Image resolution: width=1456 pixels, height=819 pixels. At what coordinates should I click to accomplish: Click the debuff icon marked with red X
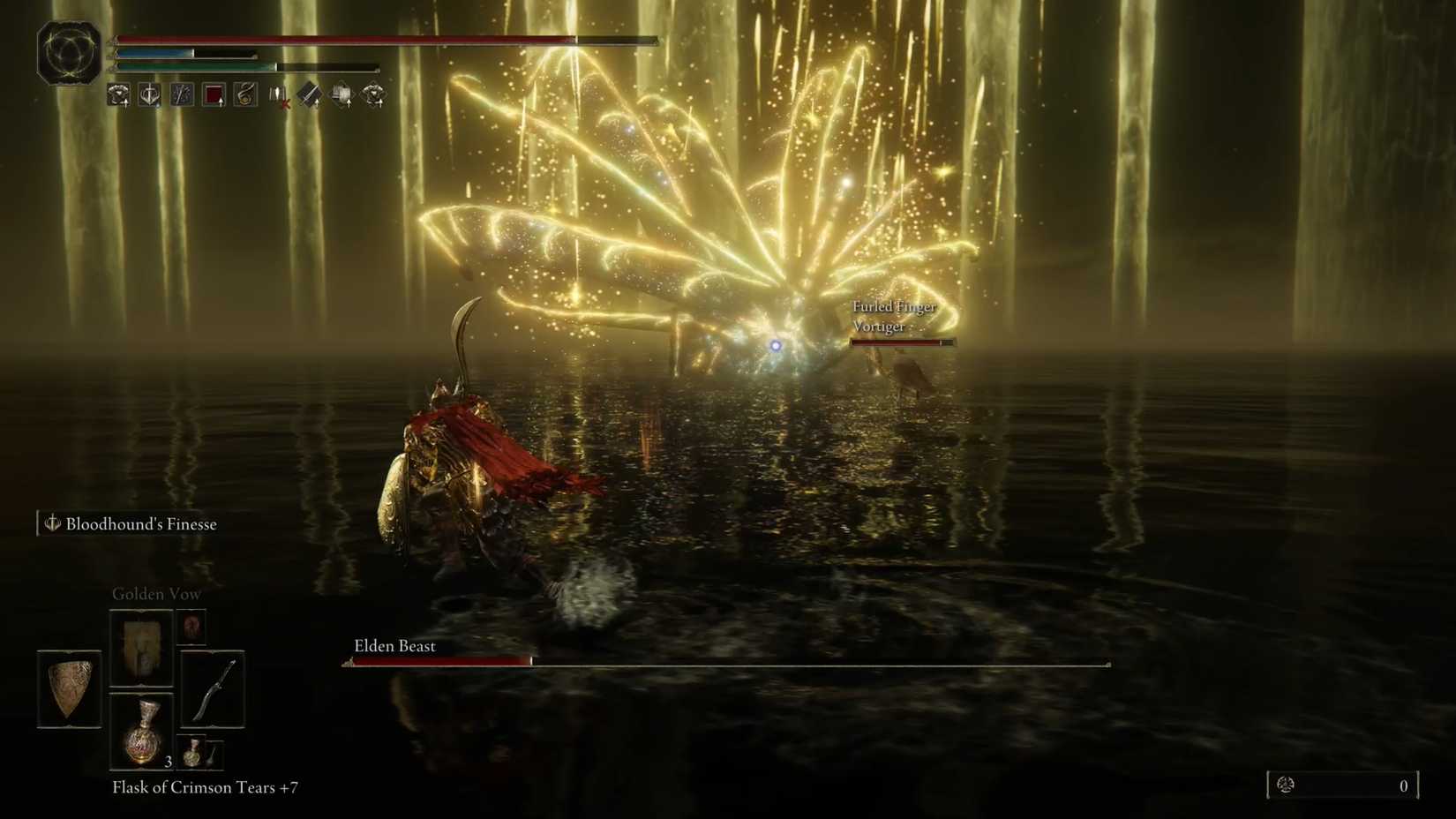[x=276, y=94]
